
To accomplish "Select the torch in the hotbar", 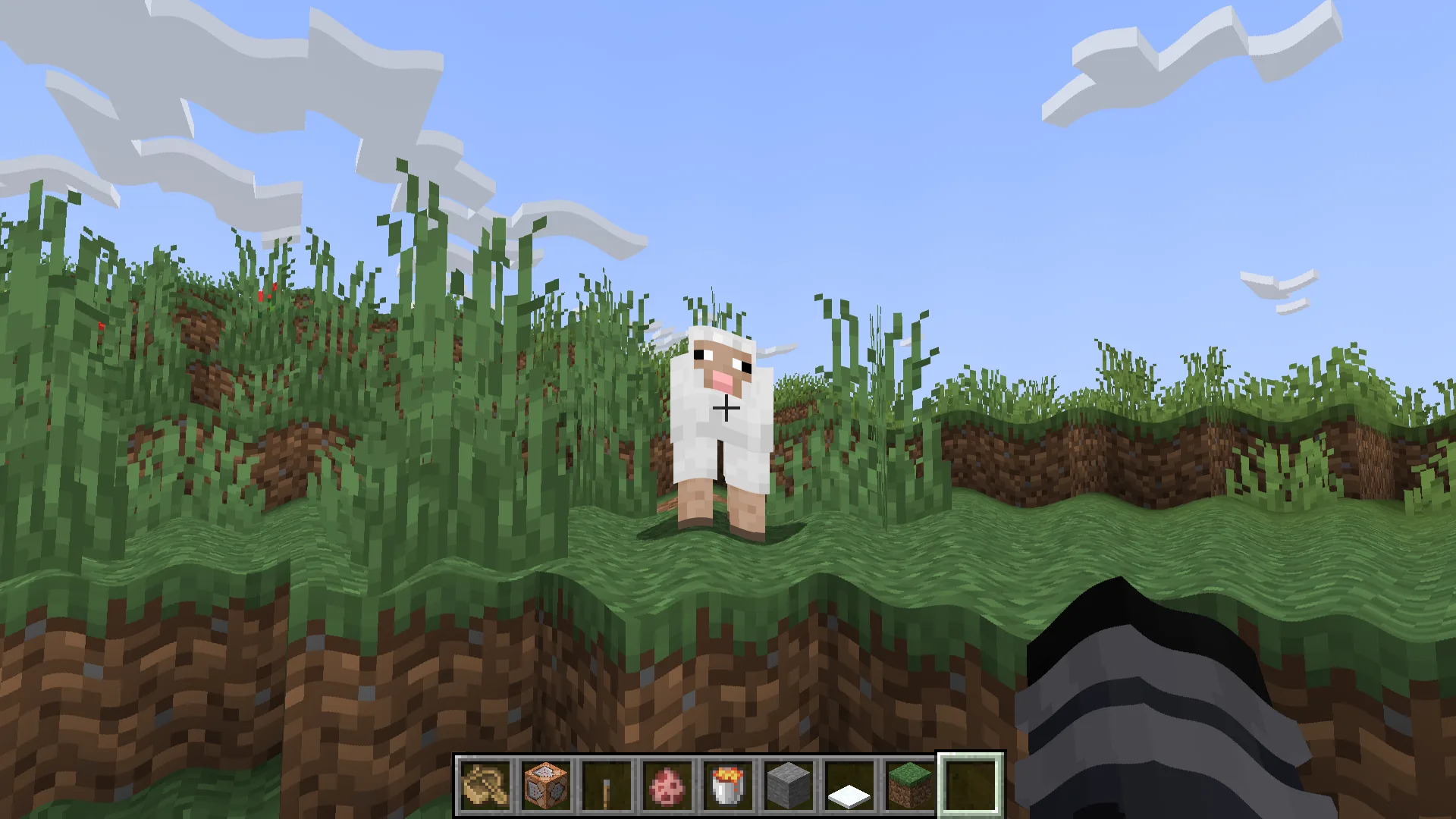I will 607,785.
